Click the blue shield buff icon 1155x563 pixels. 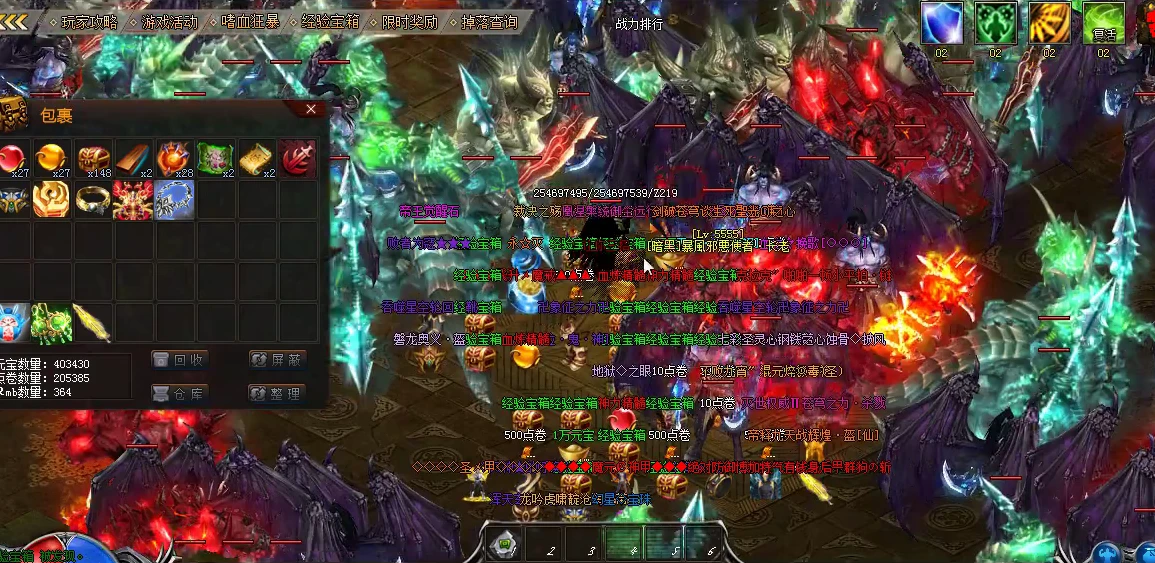coord(941,23)
